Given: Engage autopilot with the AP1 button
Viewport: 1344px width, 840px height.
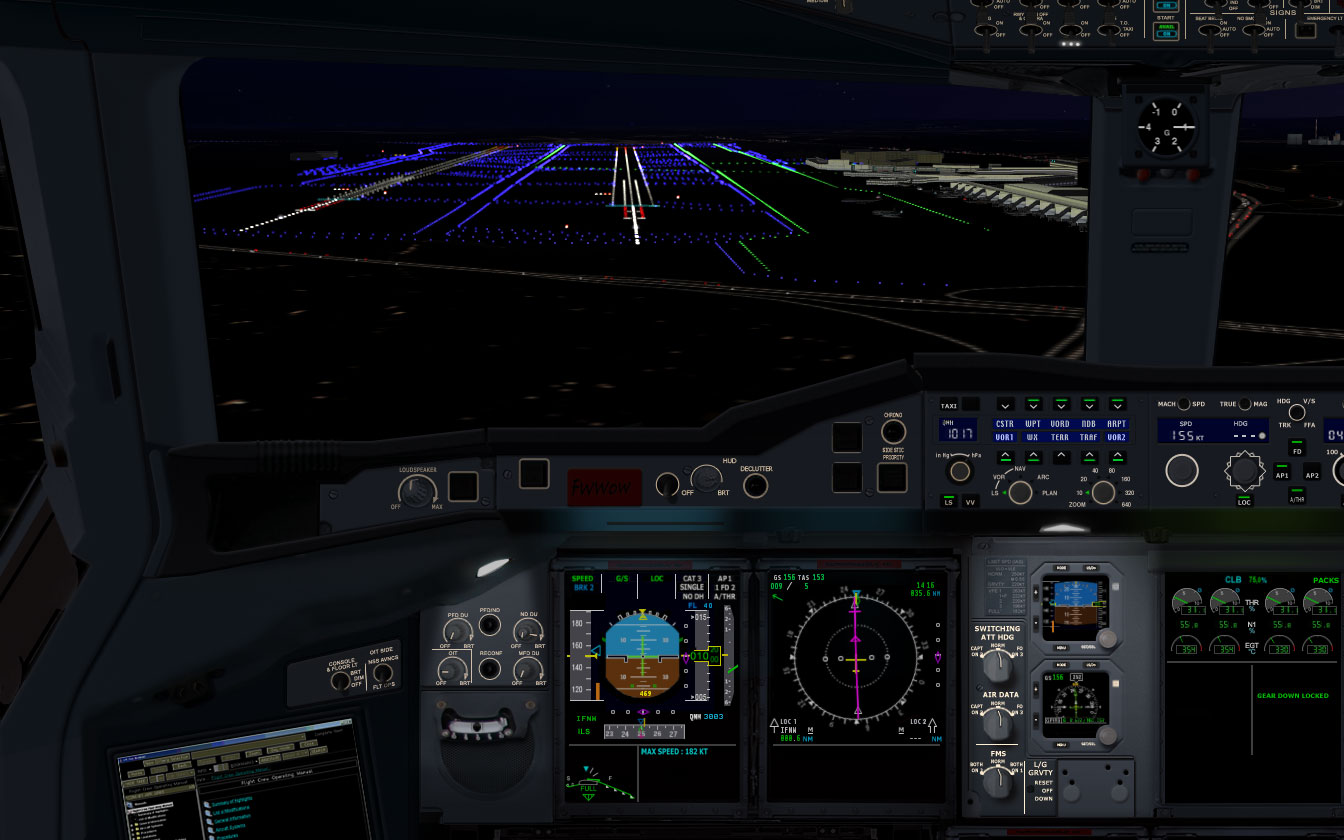Looking at the screenshot, I should pos(1281,471).
